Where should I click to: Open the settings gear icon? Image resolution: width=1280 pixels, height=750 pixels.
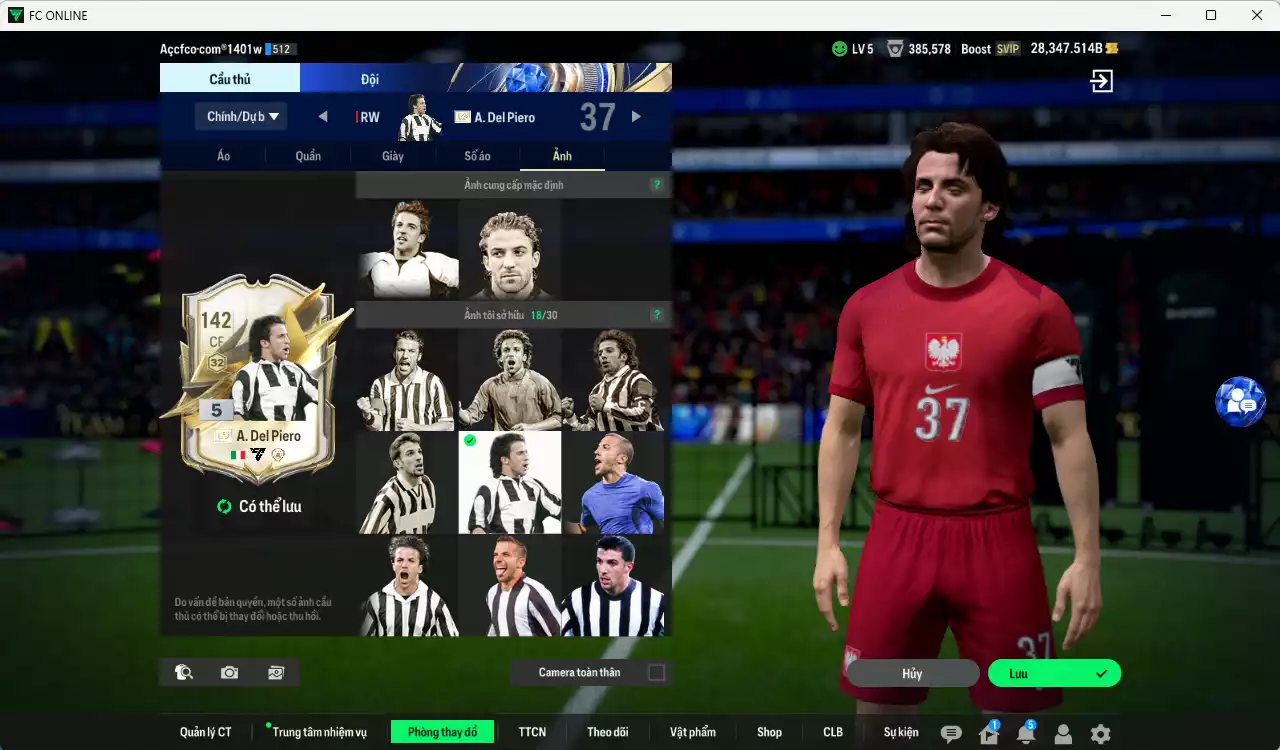(1101, 732)
